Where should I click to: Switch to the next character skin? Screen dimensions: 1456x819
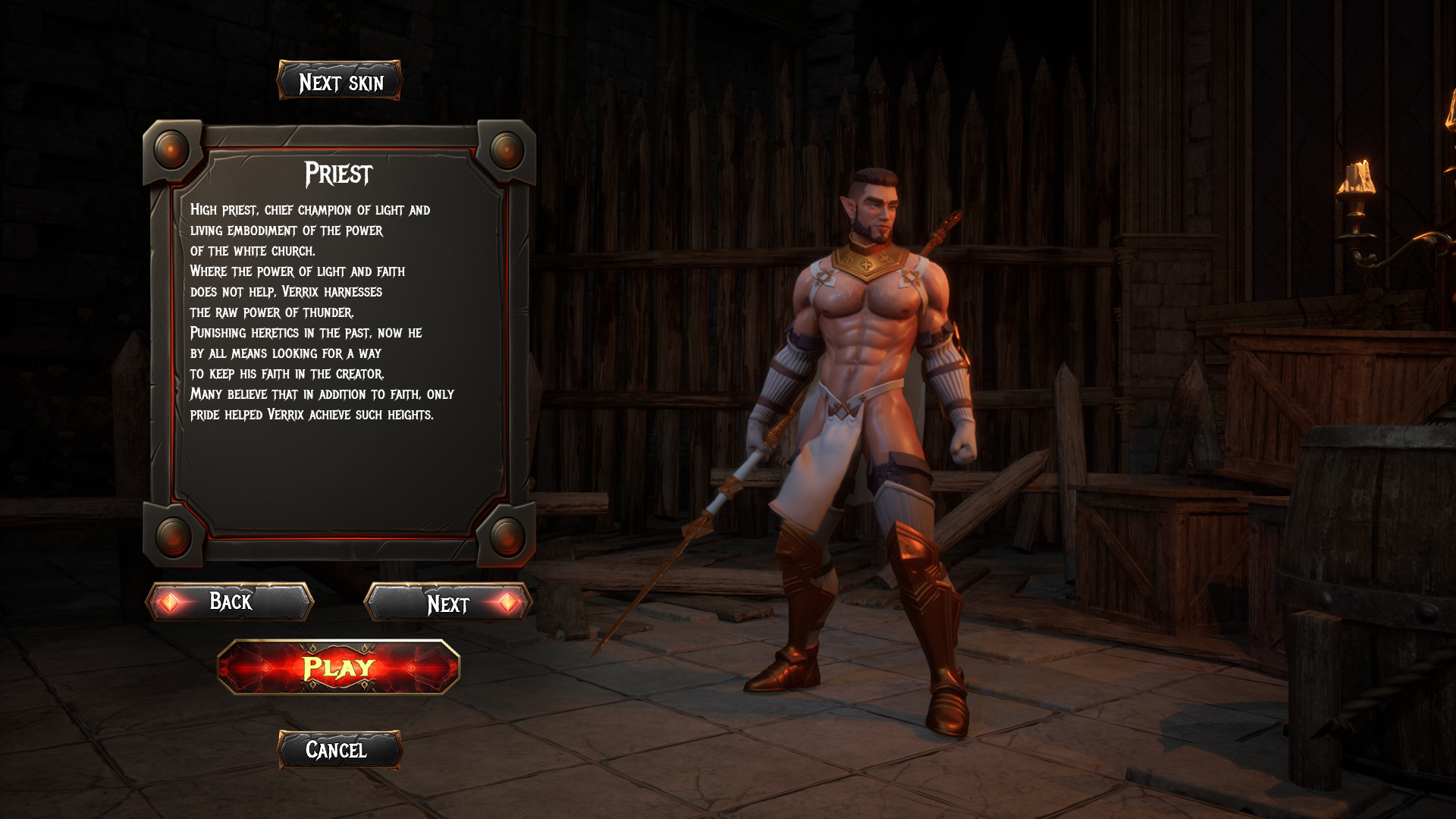tap(339, 81)
